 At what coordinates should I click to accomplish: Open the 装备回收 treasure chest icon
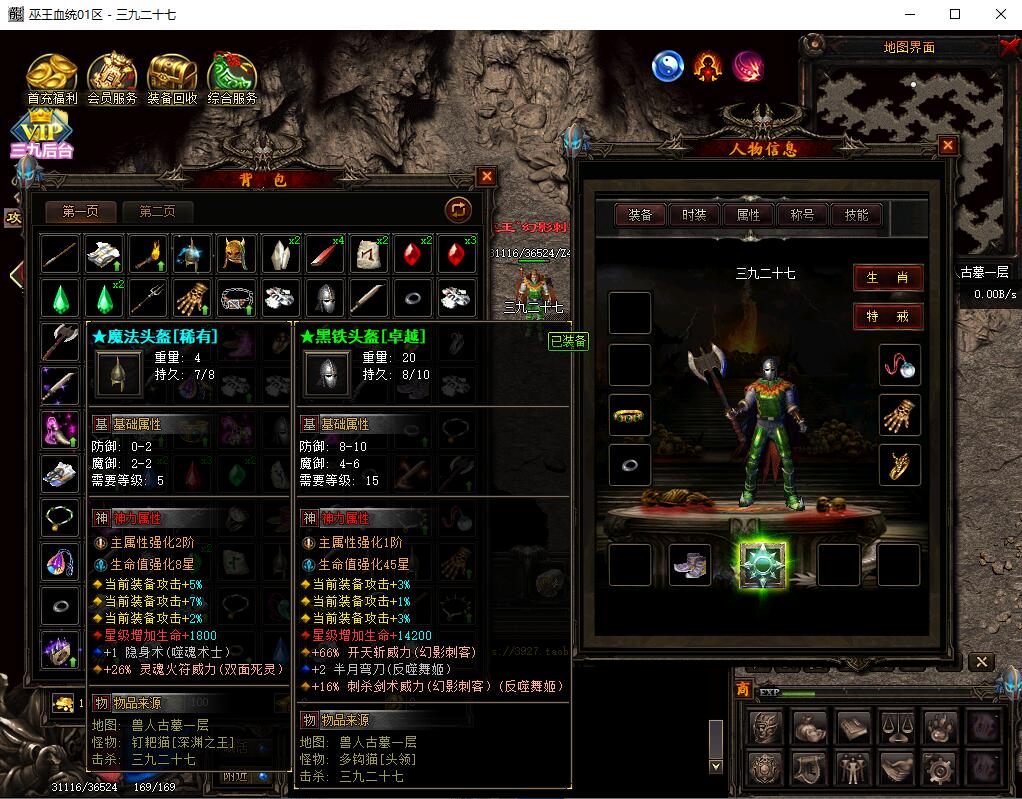click(x=172, y=77)
